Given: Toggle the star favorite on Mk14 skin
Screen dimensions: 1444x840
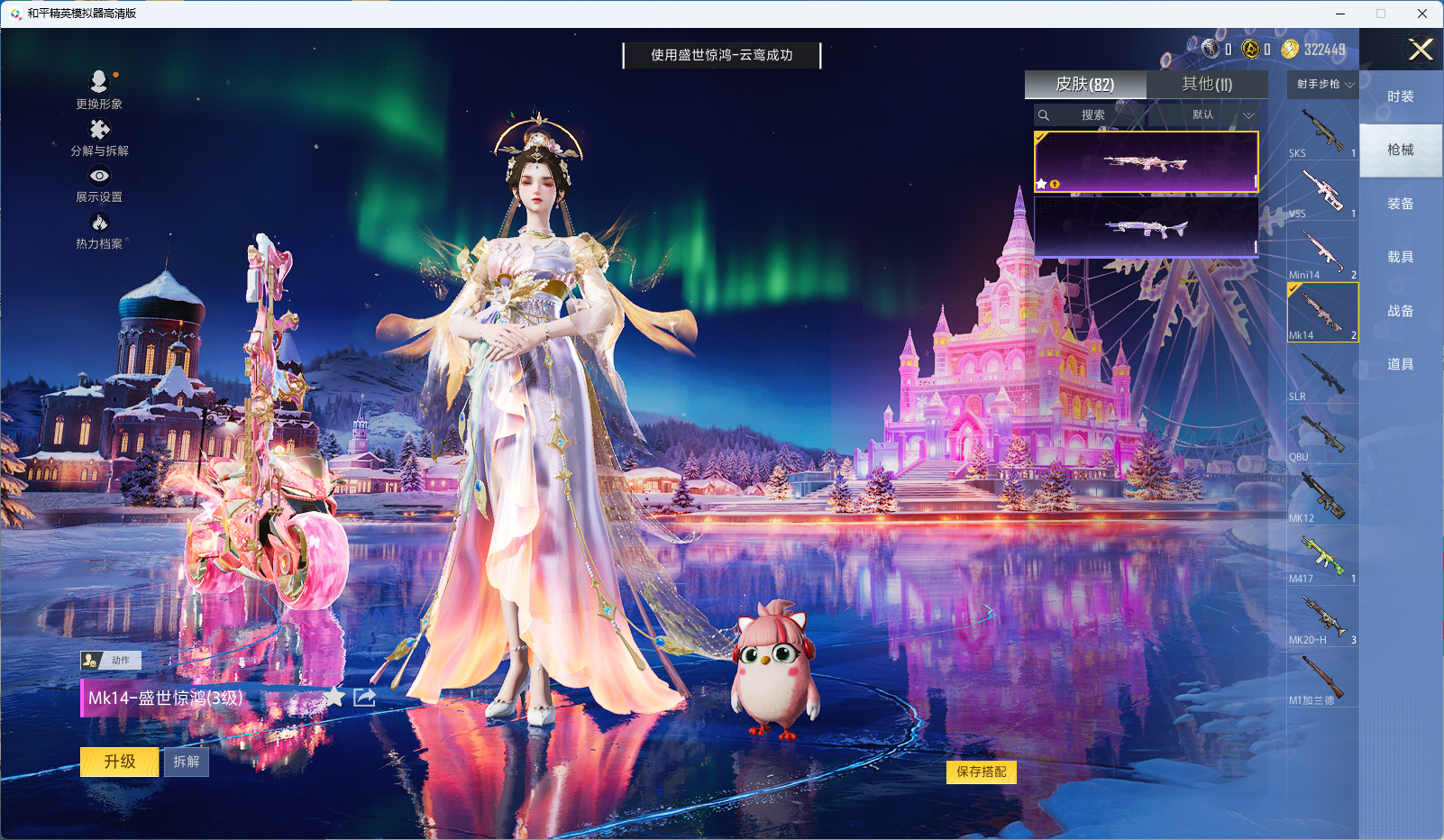Looking at the screenshot, I should (x=335, y=697).
